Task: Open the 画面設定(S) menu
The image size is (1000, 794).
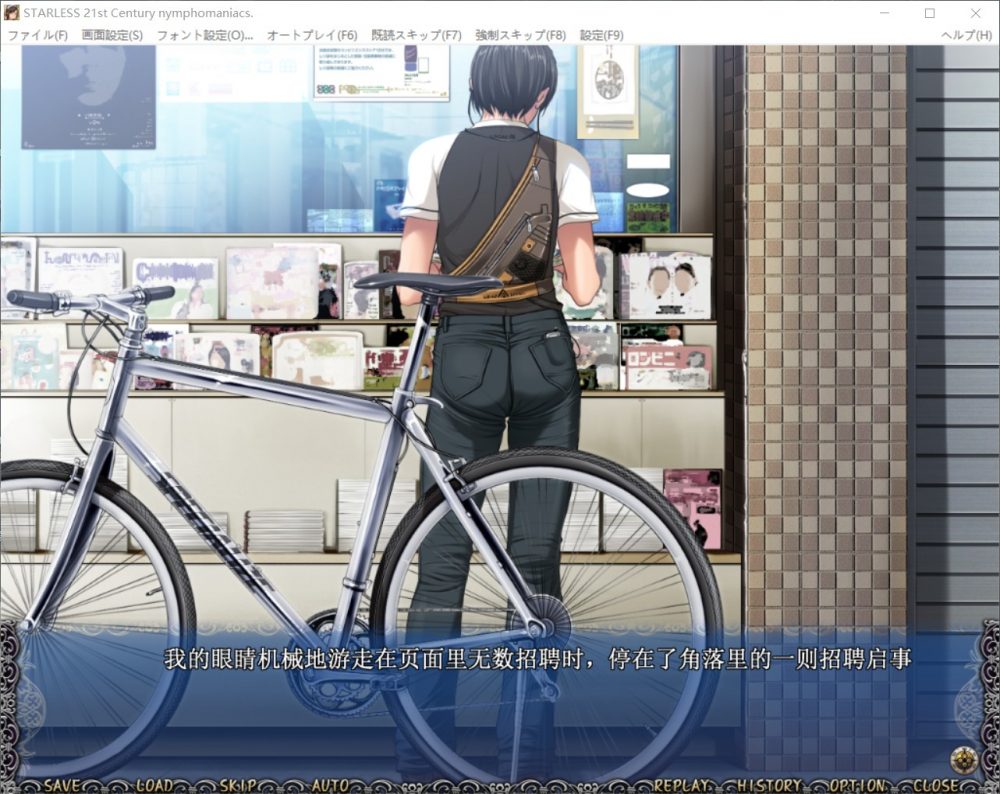Action: click(x=112, y=35)
